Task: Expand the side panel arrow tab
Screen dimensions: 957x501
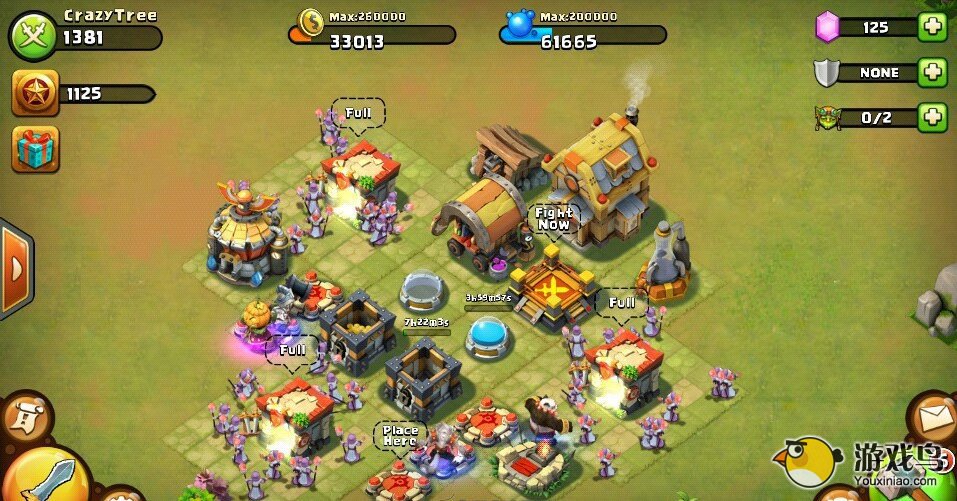Action: (x=15, y=268)
